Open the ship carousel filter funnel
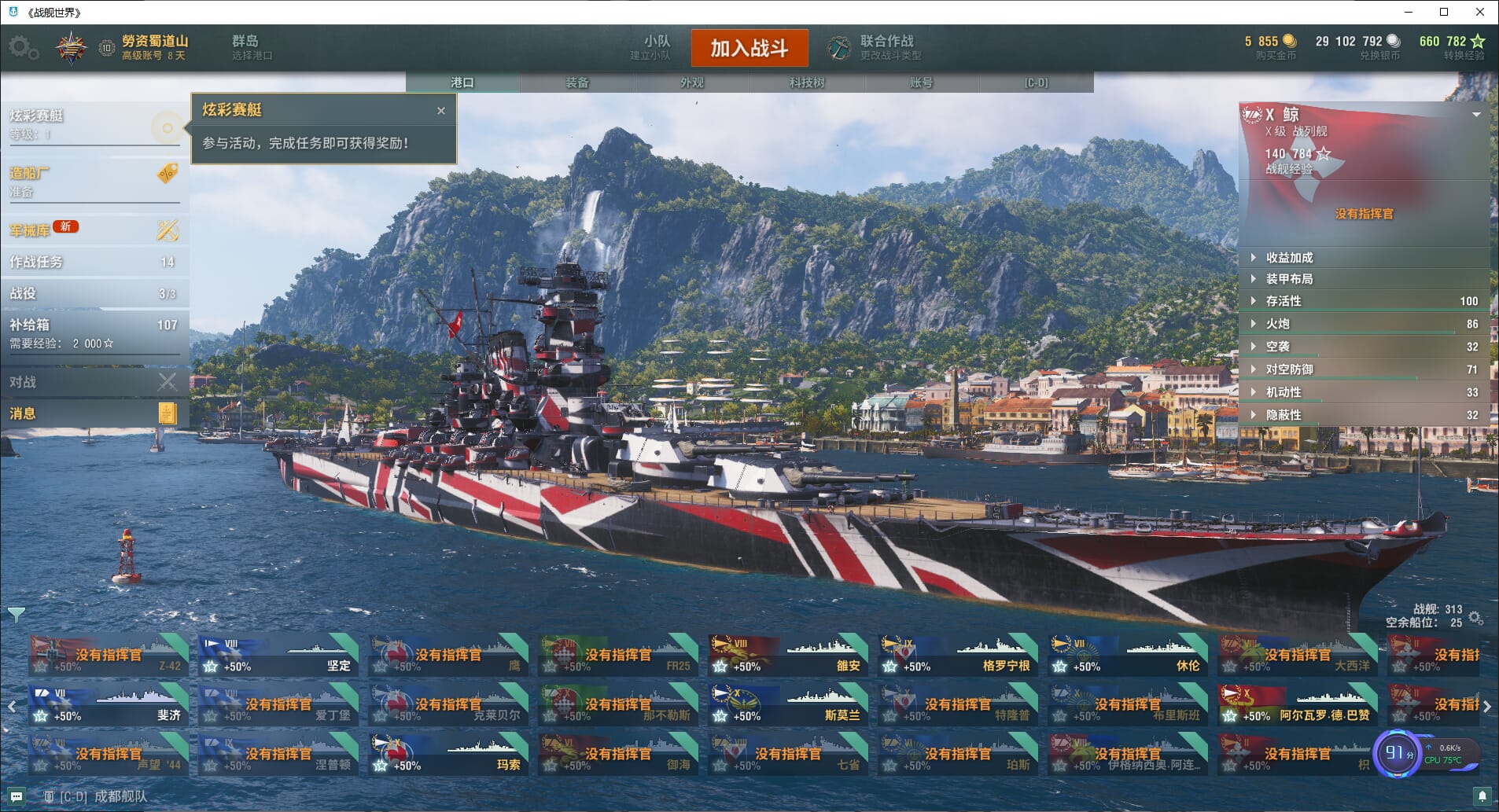Image resolution: width=1499 pixels, height=812 pixels. pyautogui.click(x=16, y=613)
